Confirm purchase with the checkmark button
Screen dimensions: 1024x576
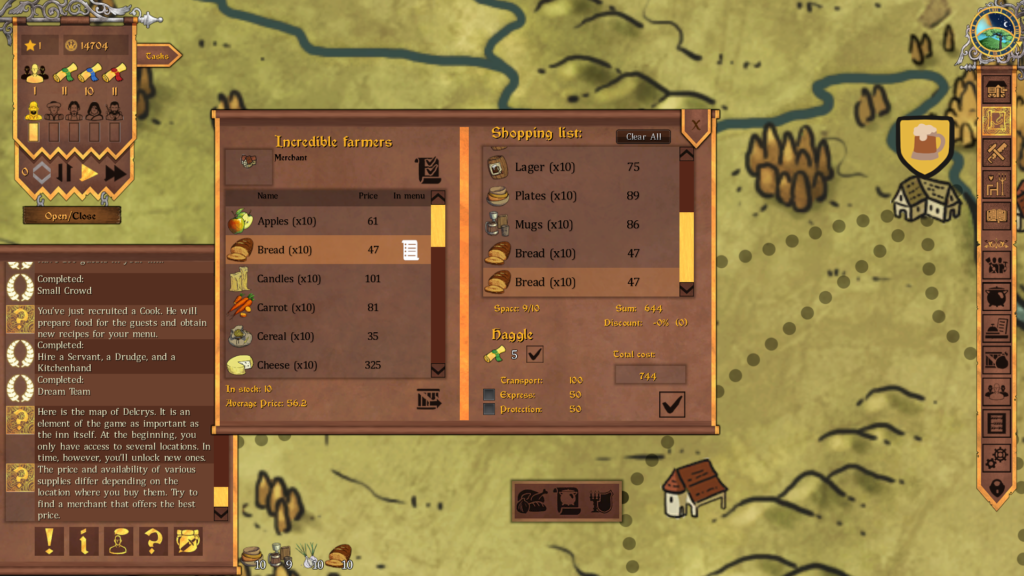point(672,404)
